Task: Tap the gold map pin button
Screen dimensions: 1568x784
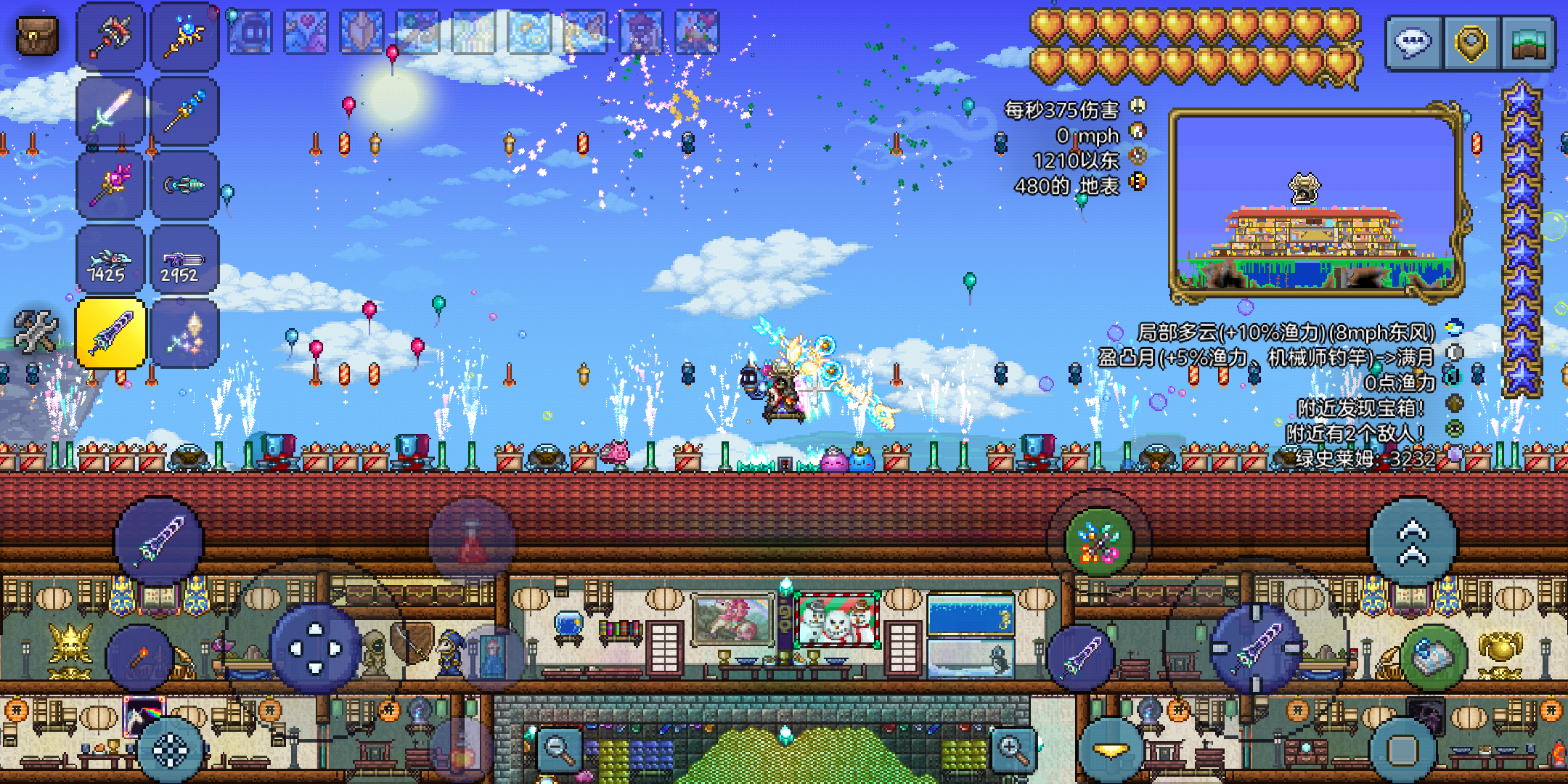Action: point(1471,43)
